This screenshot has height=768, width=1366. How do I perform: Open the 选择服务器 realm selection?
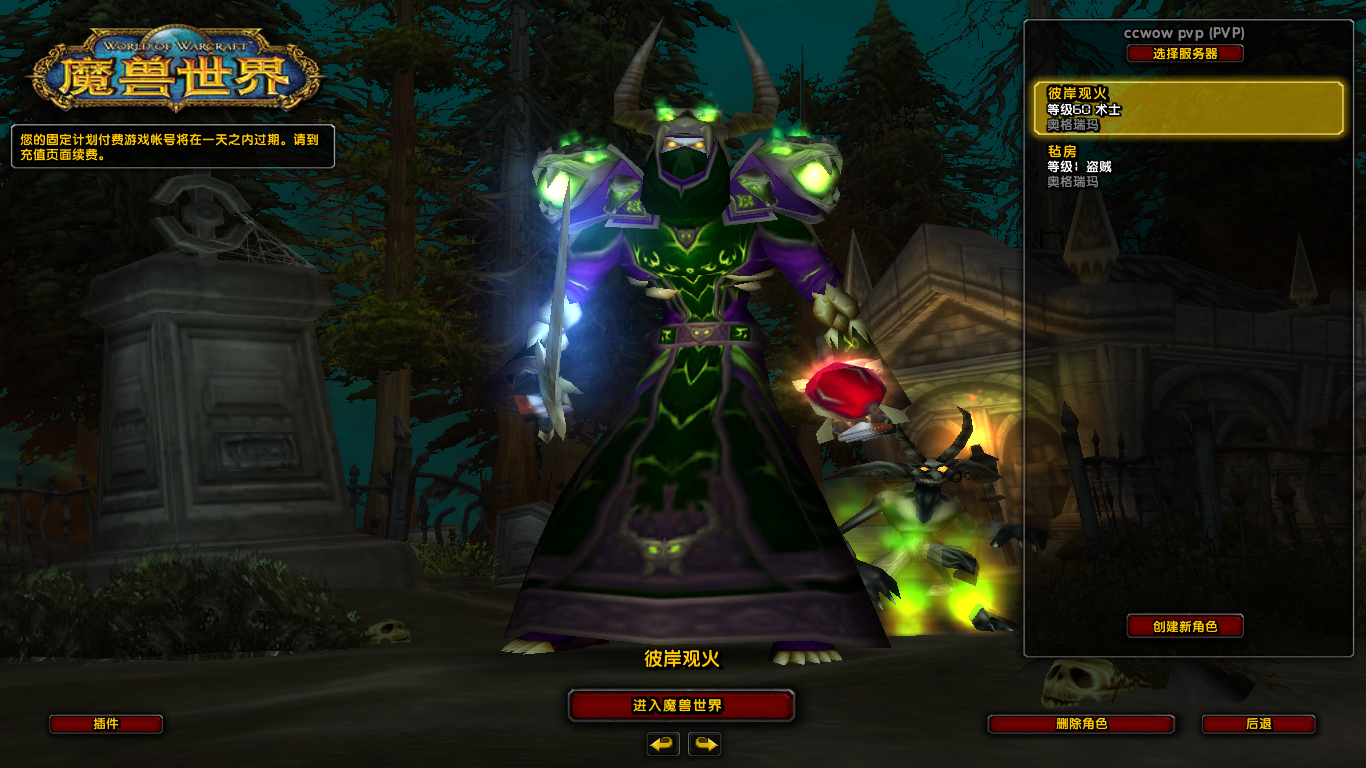click(x=1185, y=54)
